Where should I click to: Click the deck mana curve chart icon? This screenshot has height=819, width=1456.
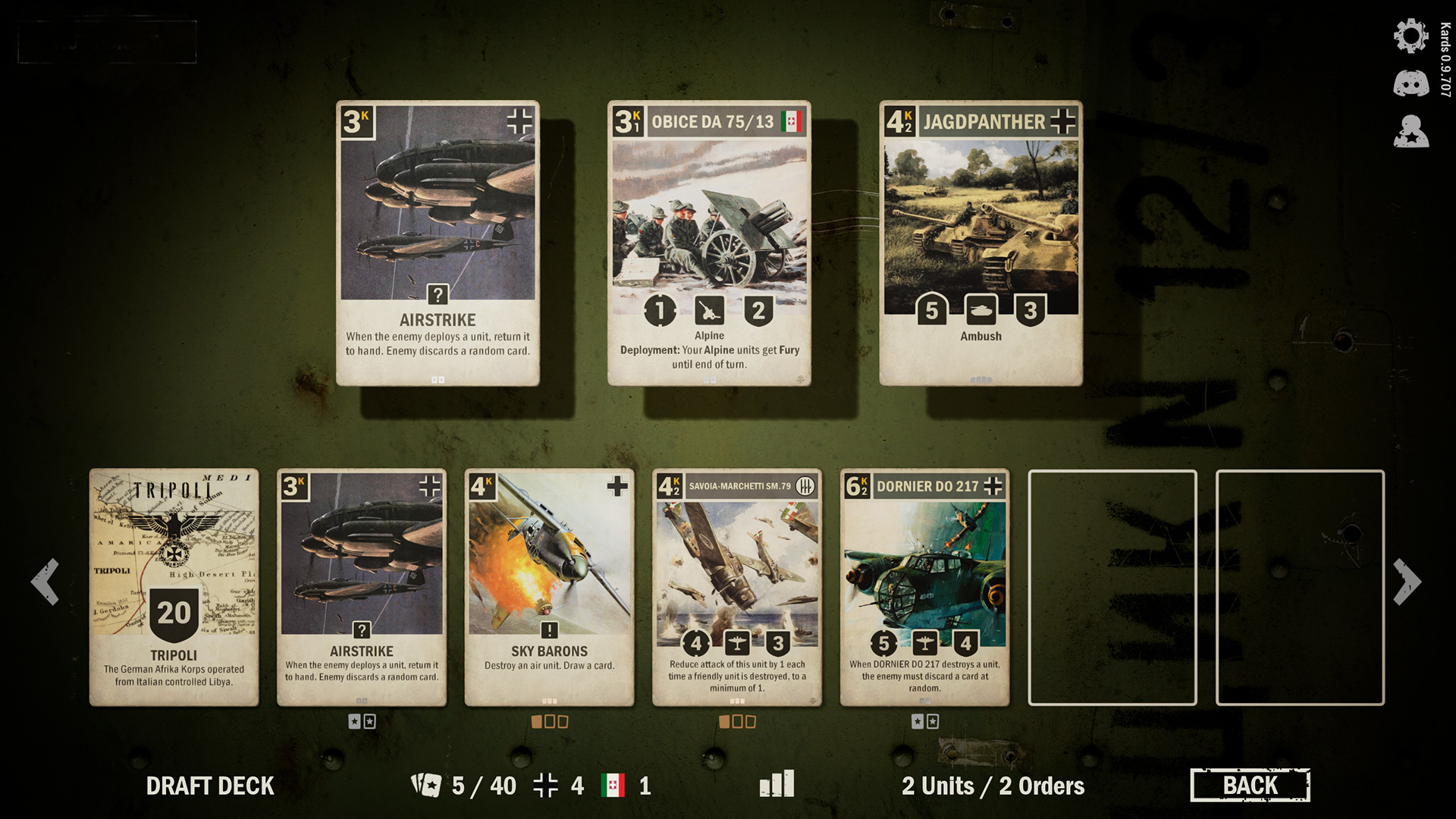coord(777,785)
